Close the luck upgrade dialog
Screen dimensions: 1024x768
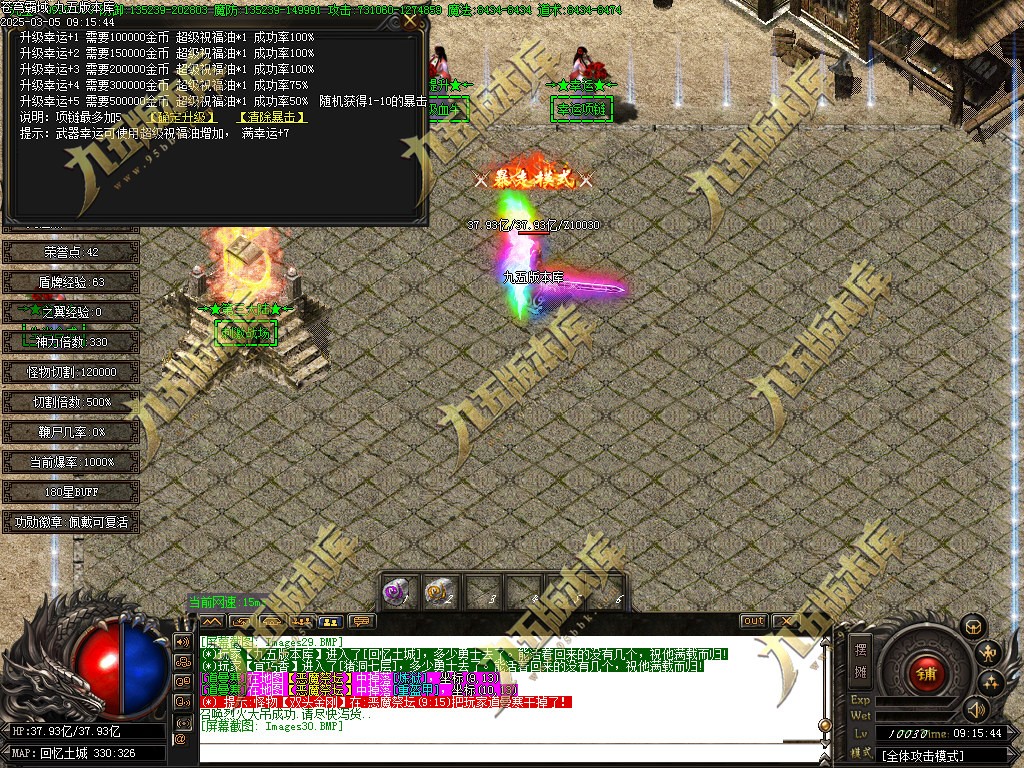click(x=410, y=20)
